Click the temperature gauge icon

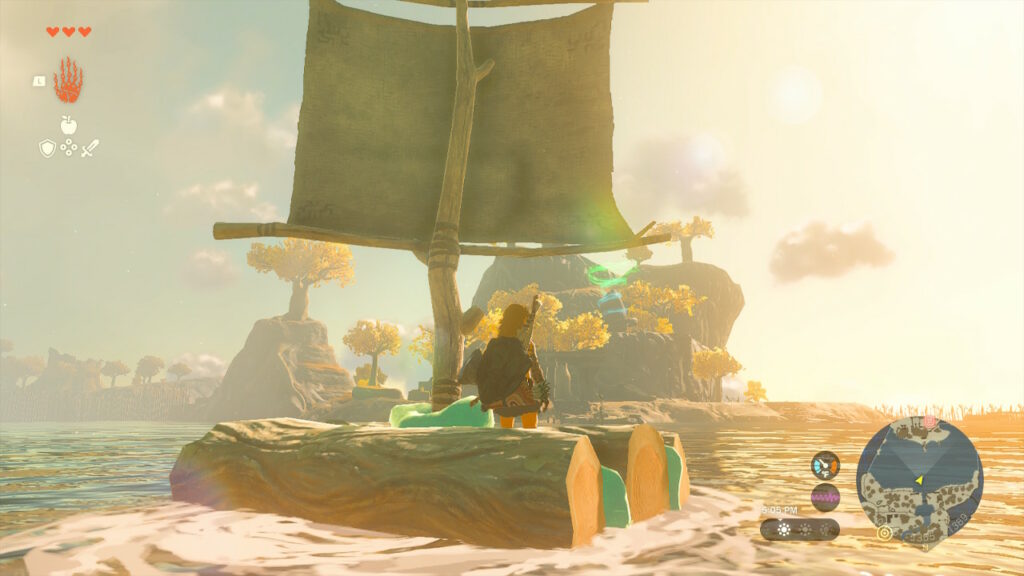[x=825, y=465]
